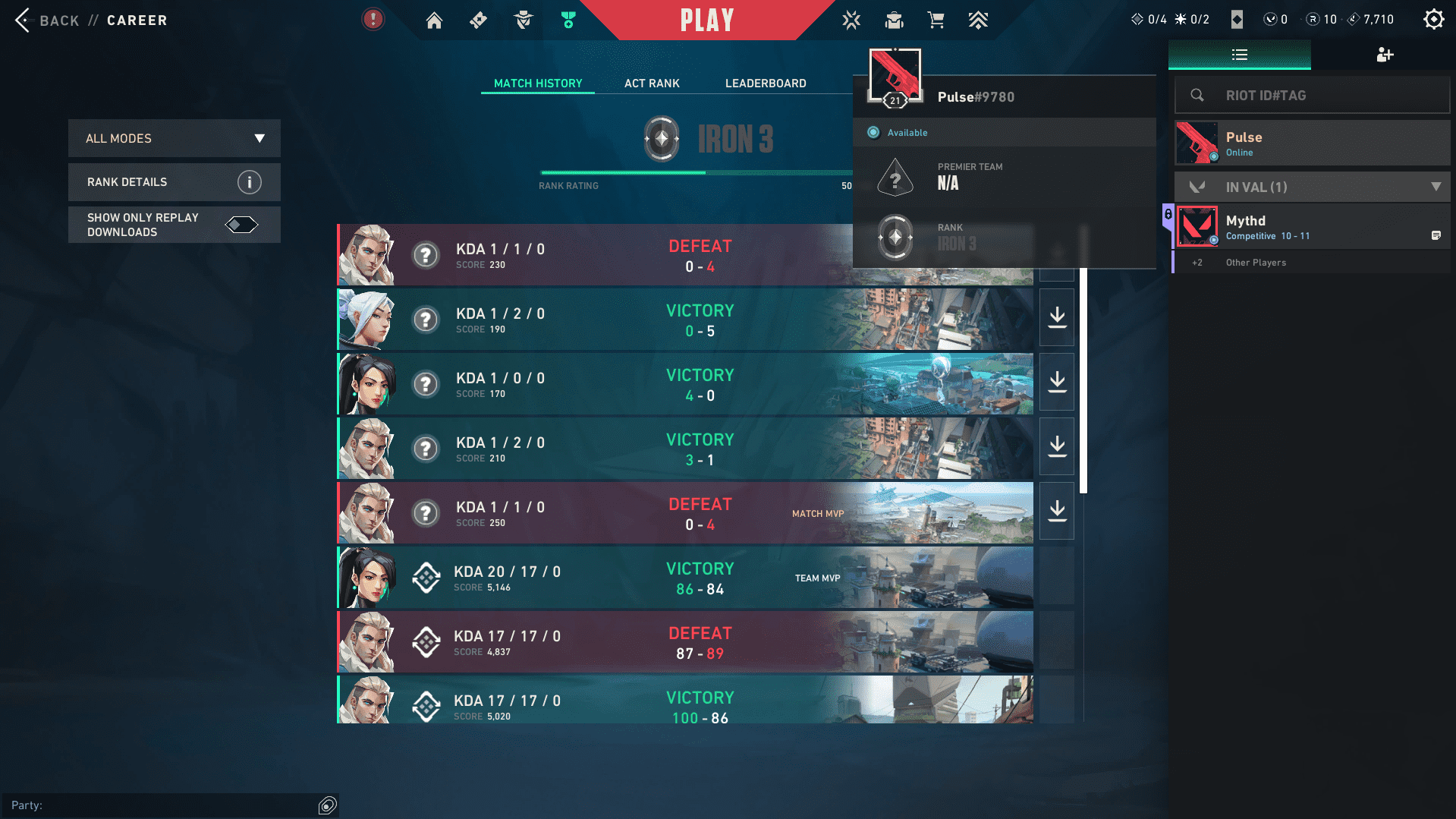Open the Collection briefcase icon
Image resolution: width=1456 pixels, height=819 pixels.
tap(894, 20)
